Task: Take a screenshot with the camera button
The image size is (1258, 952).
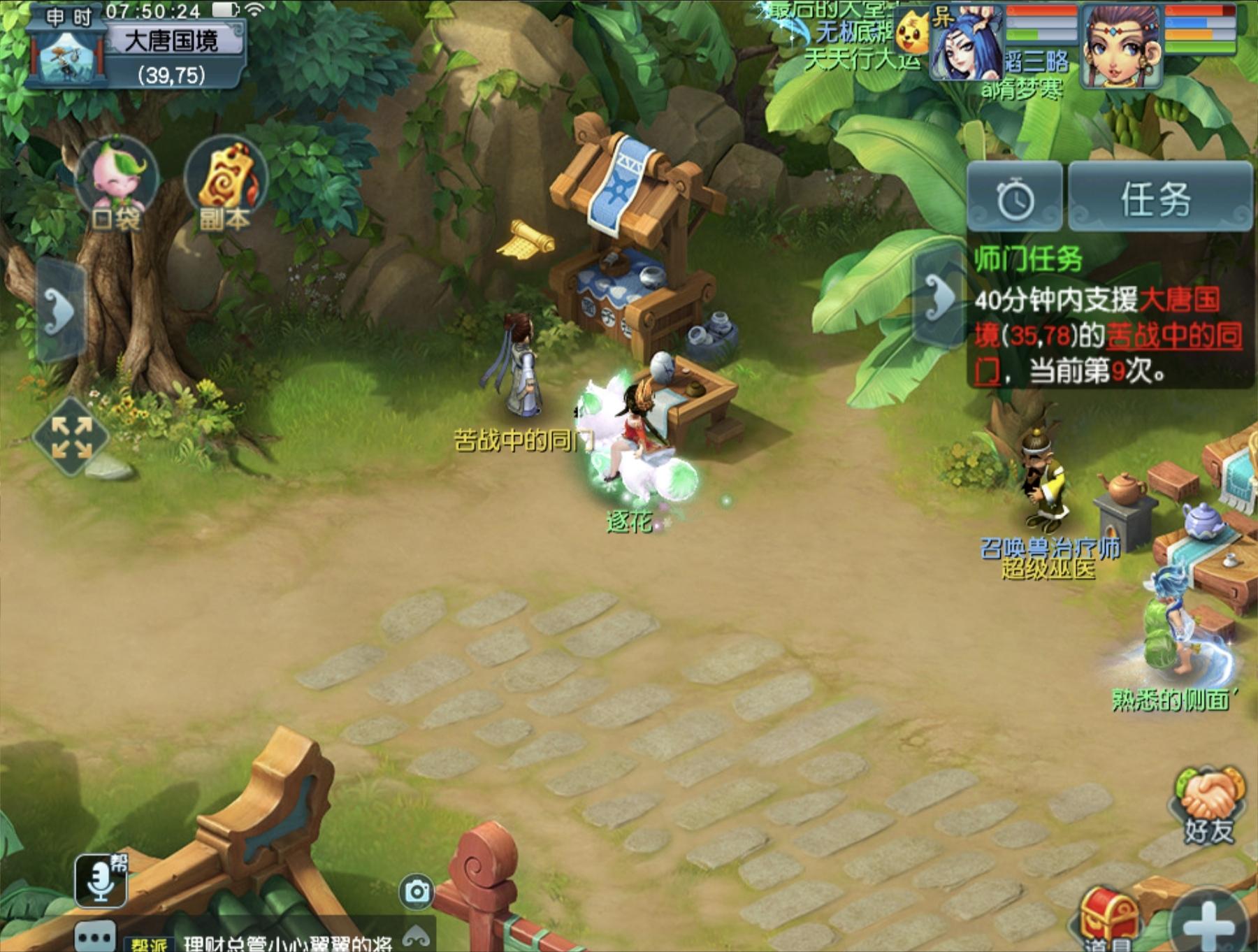Action: pos(417,891)
